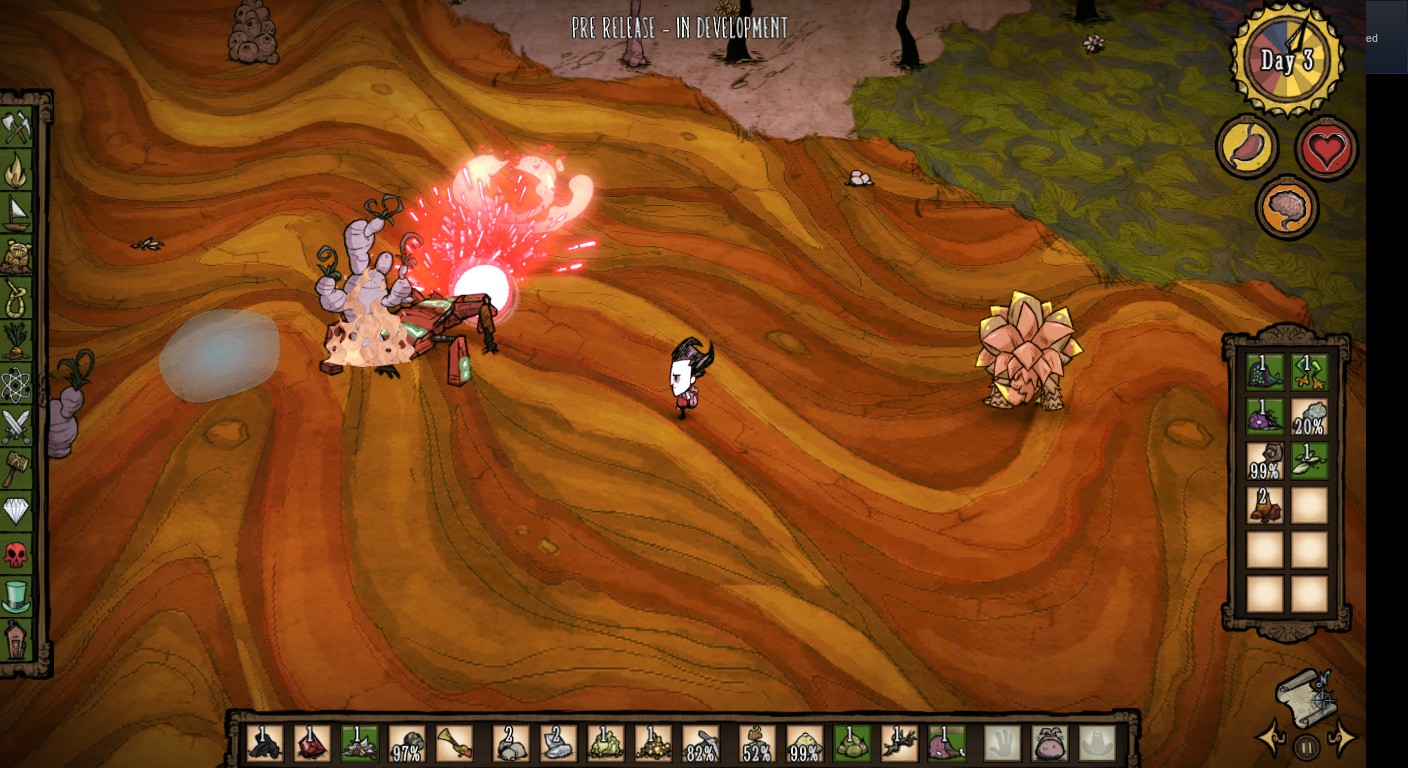Rotate the camera with the right arrow
Screen dimensions: 1408x768
coord(1341,738)
